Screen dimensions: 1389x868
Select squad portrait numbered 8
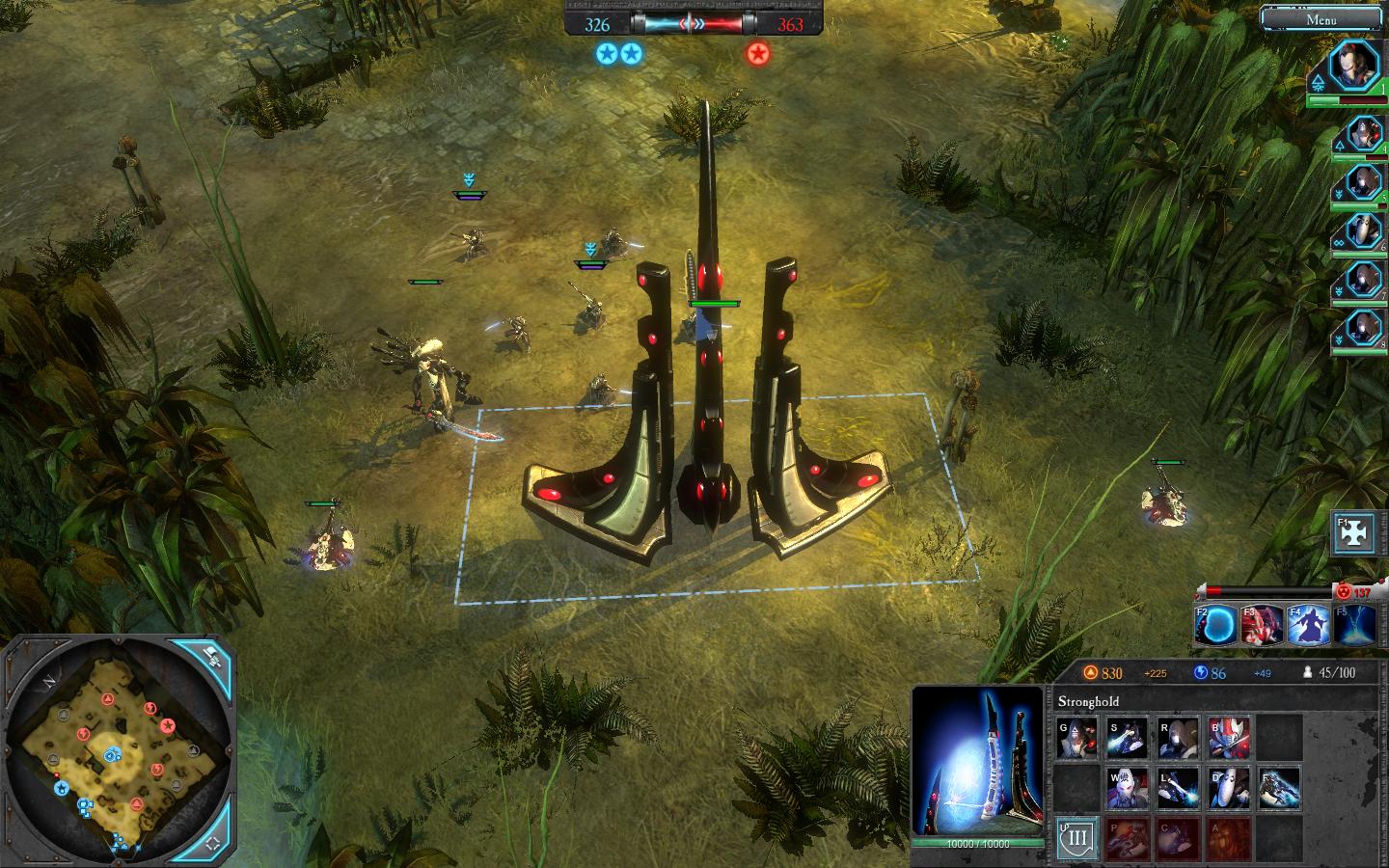coord(1363,330)
